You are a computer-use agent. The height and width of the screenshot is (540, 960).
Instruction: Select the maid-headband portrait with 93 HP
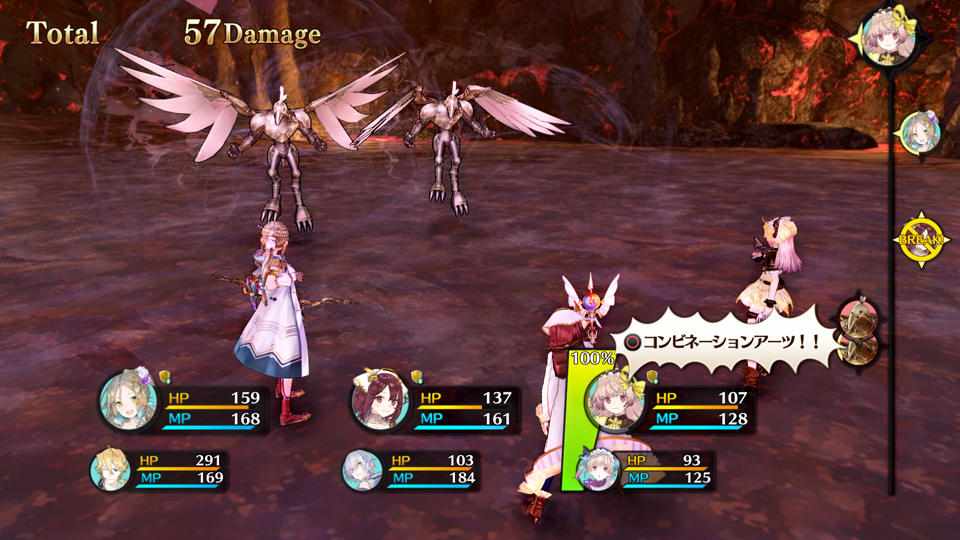(598, 469)
